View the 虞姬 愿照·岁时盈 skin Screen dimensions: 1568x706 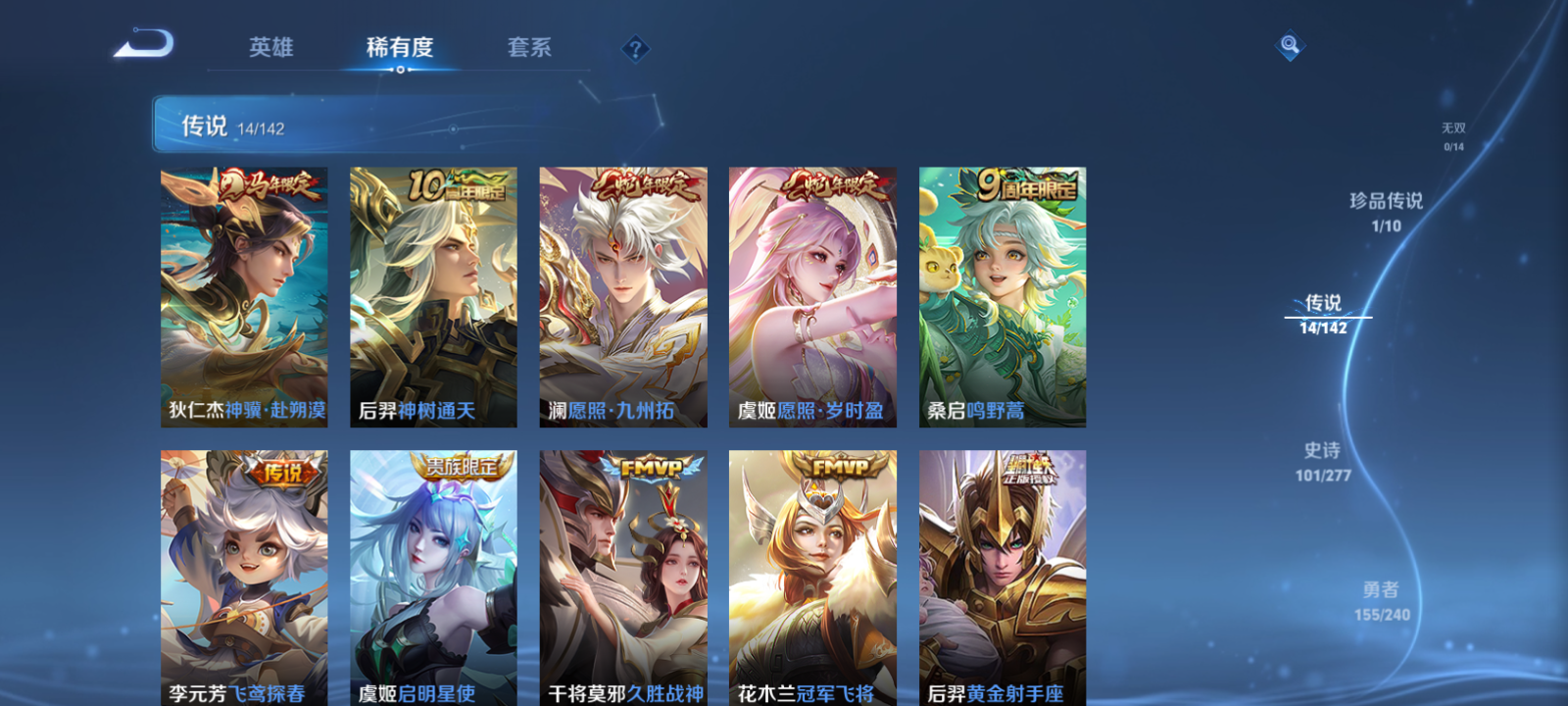813,294
